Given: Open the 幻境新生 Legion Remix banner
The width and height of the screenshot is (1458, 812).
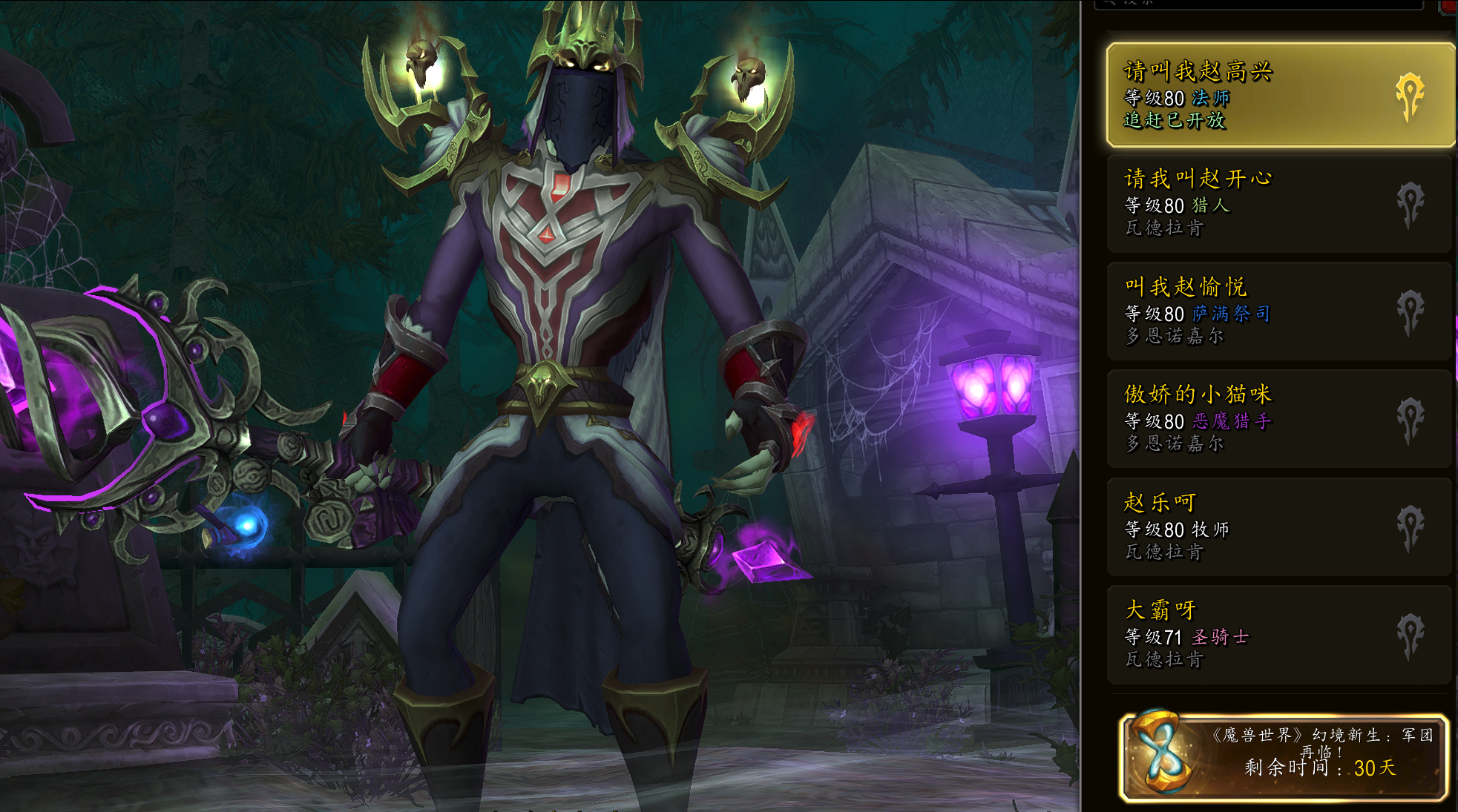Looking at the screenshot, I should 1284,757.
